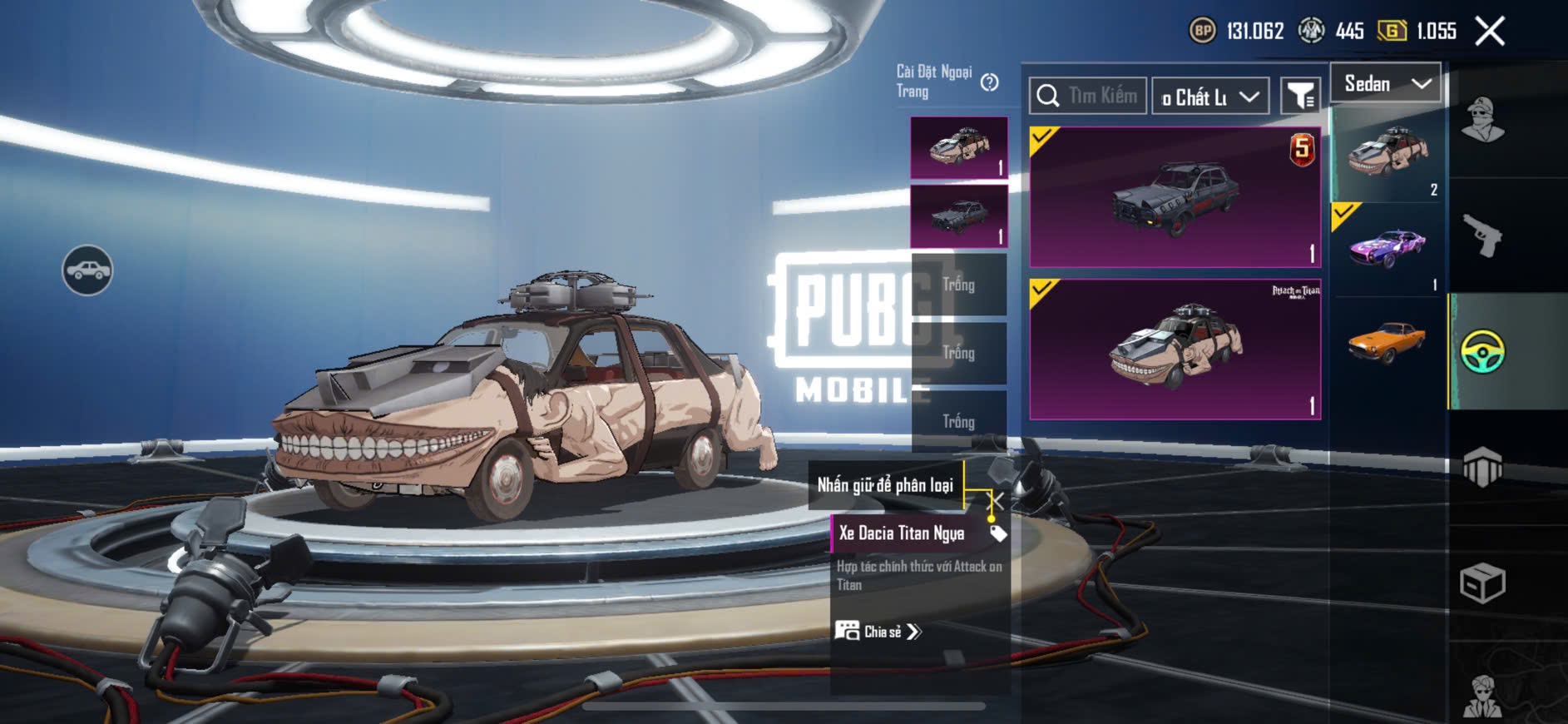Open the Sedan vehicle type dropdown

[1386, 83]
